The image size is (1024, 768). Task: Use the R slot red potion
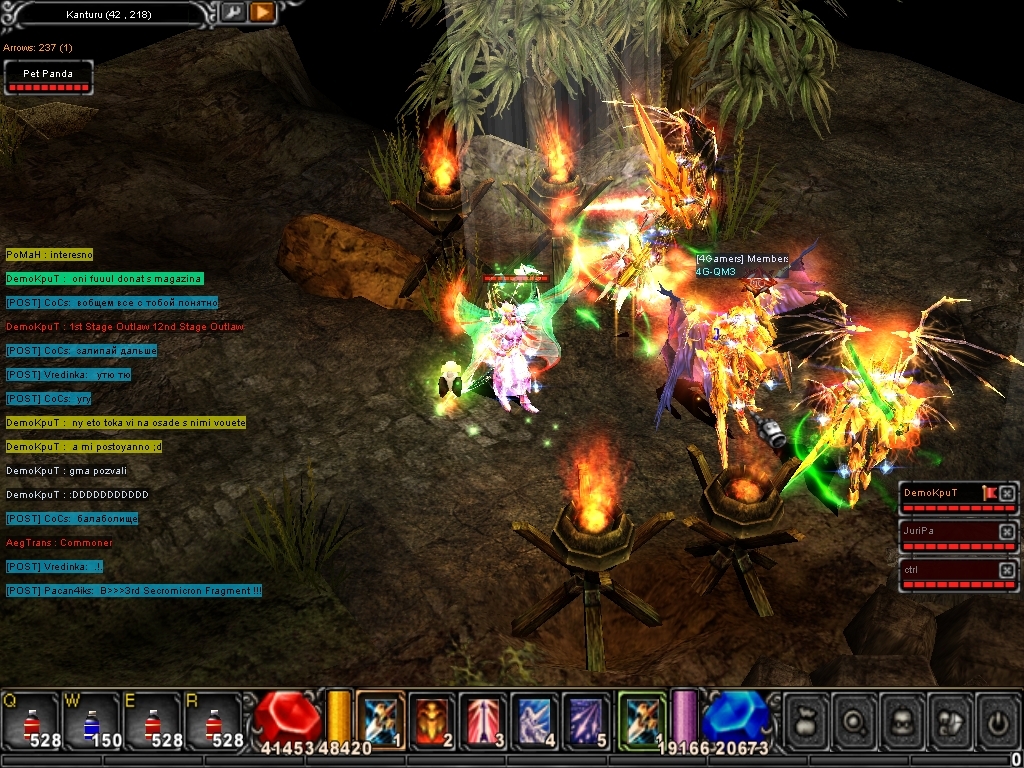(x=213, y=720)
